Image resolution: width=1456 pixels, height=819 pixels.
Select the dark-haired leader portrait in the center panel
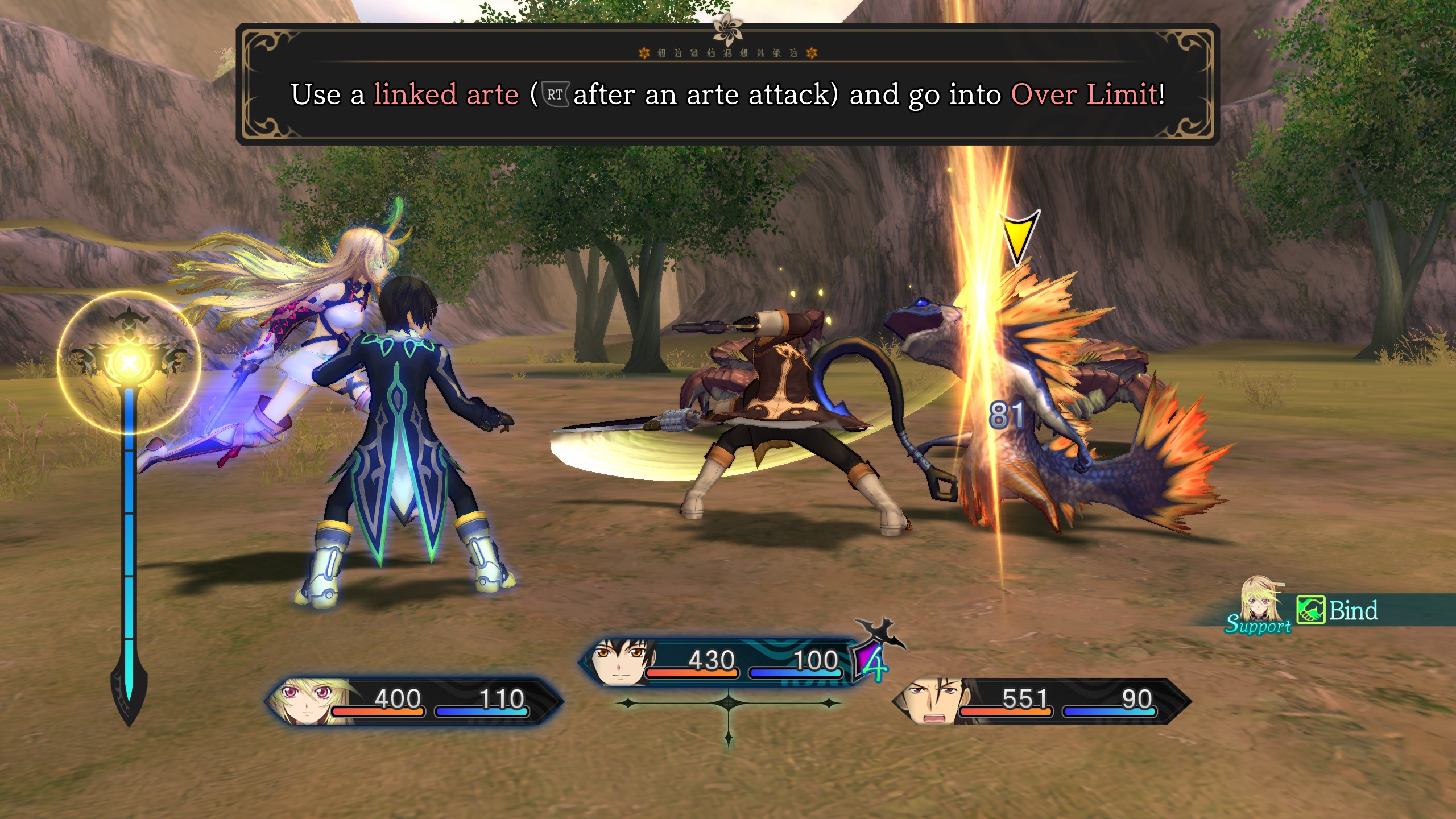tap(621, 662)
